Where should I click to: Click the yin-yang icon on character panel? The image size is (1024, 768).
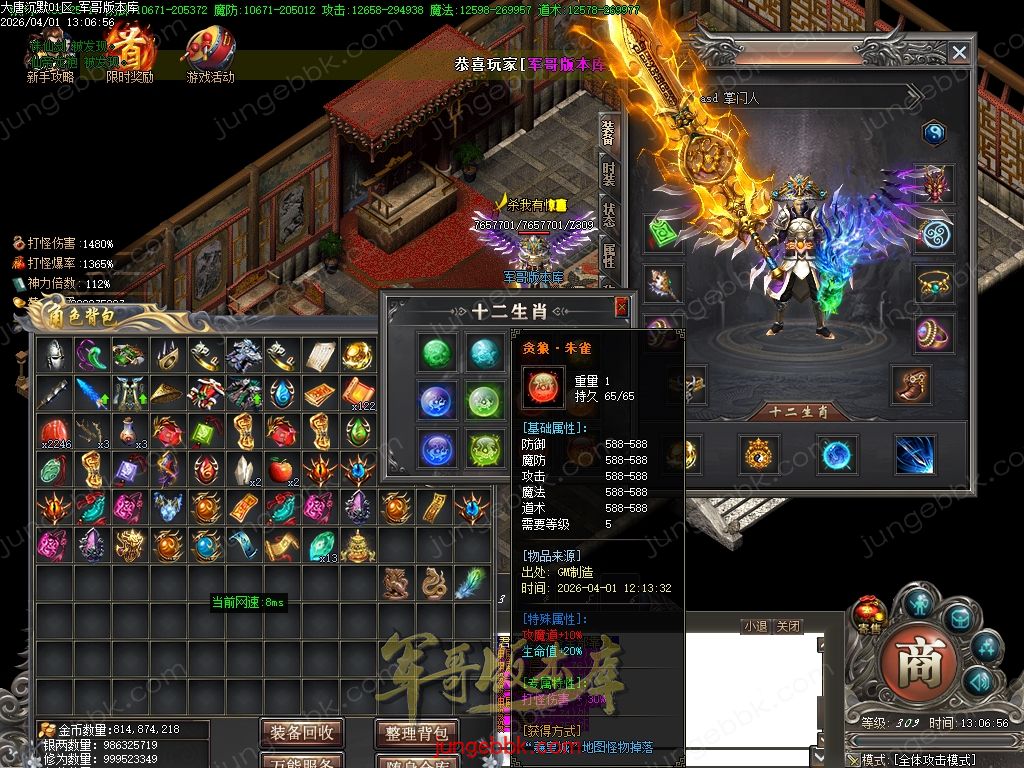pos(934,132)
